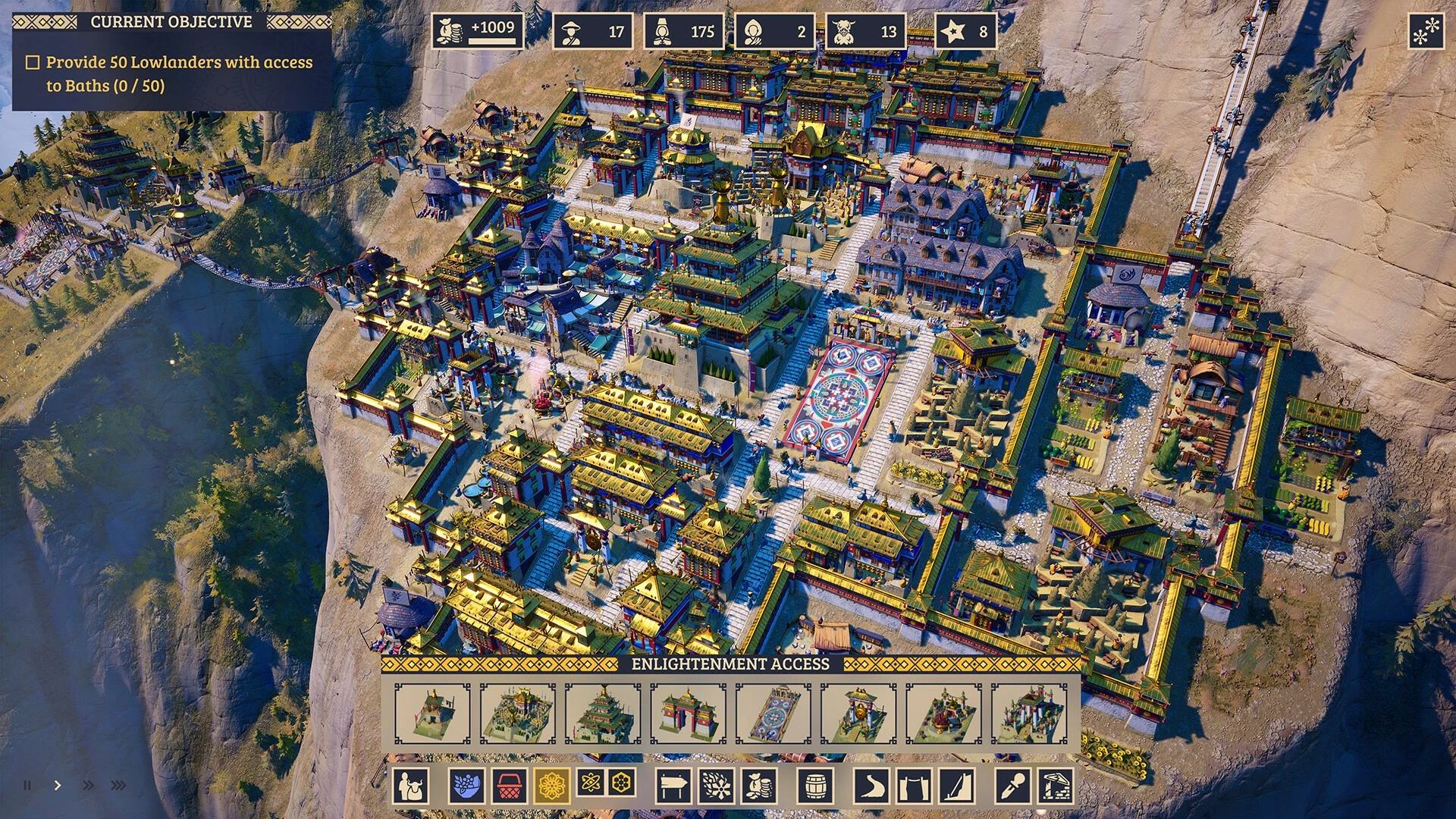The image size is (1456, 819).
Task: Activate the demolish building tool
Action: tap(1056, 786)
